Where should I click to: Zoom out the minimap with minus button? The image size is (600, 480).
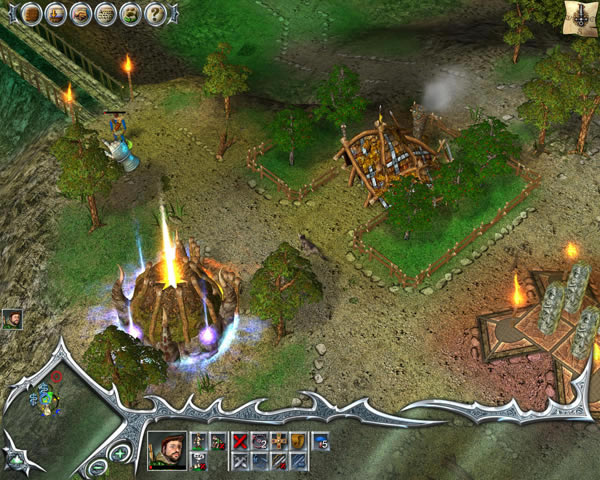[97, 467]
